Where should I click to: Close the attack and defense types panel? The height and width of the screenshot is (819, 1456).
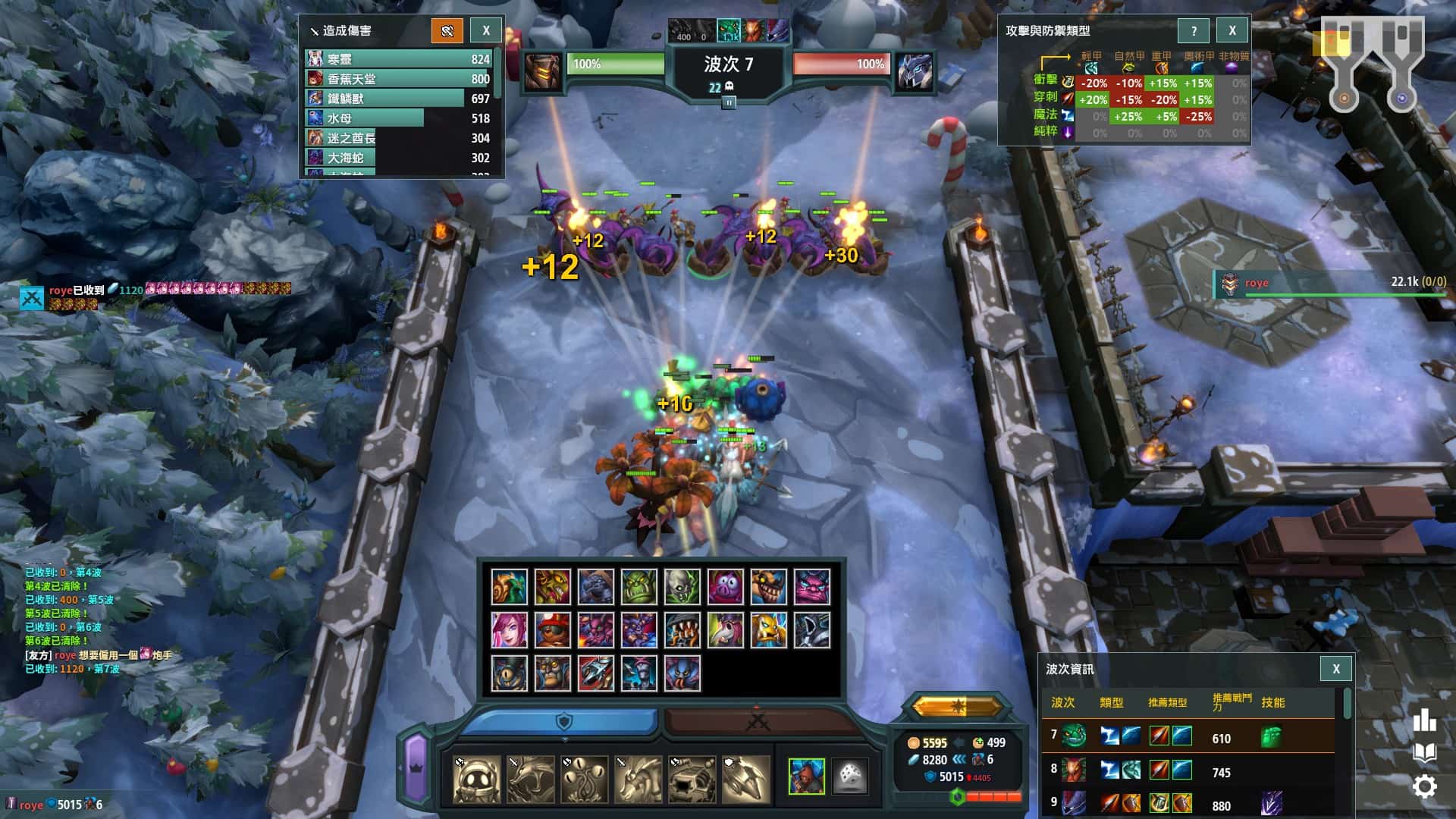click(1232, 30)
